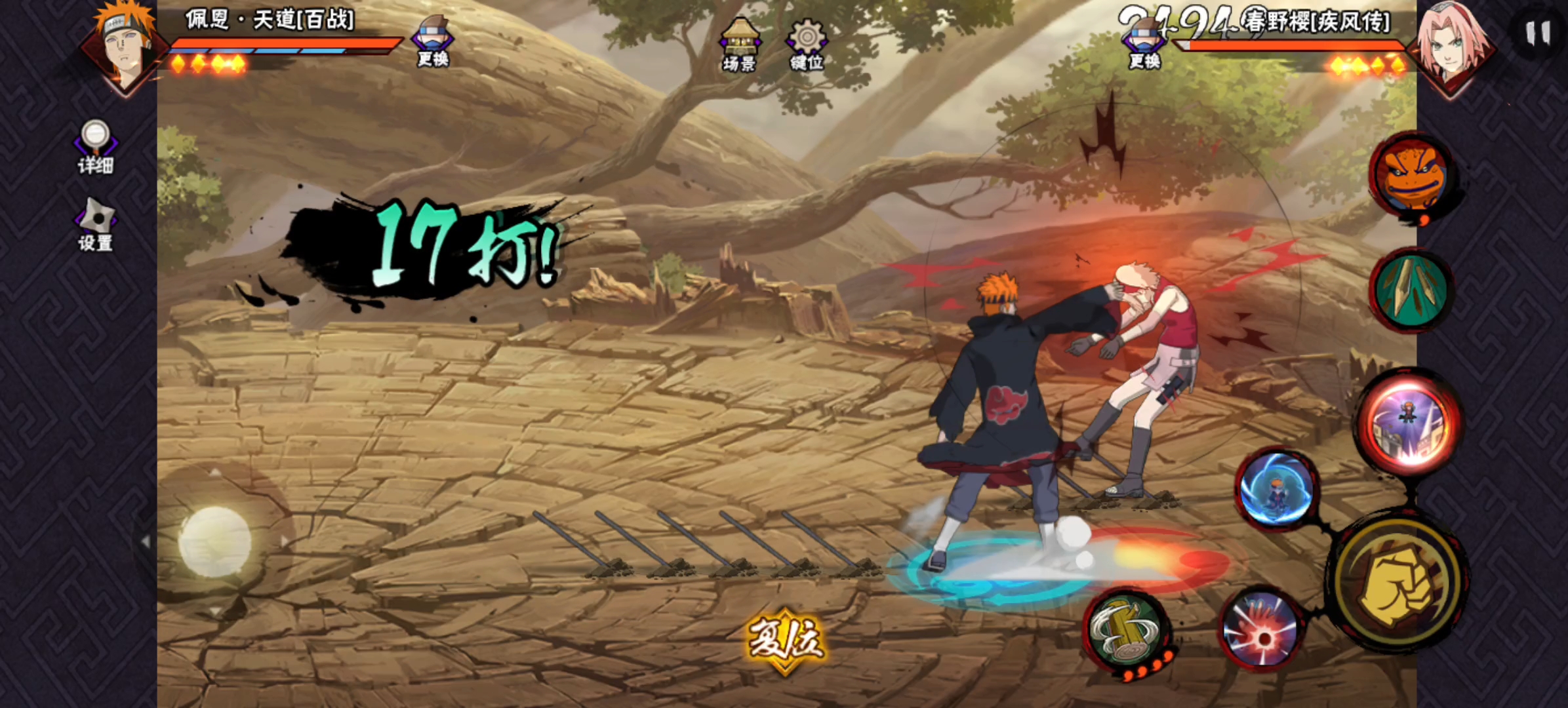This screenshot has width=1568, height=708.
Task: Pause the battle with the pause button
Action: coord(1537,33)
